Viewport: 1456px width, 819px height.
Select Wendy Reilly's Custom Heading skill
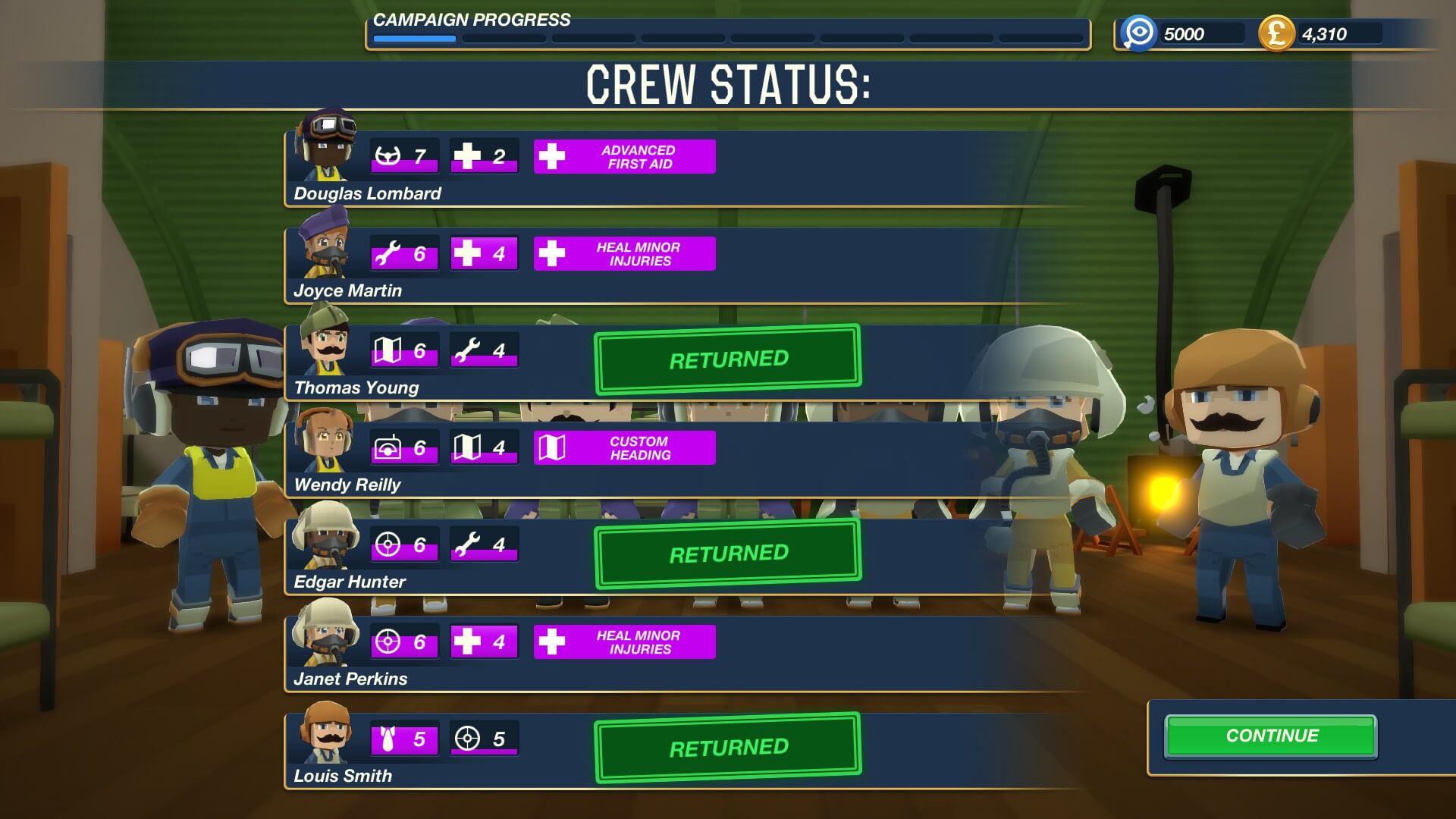point(624,448)
